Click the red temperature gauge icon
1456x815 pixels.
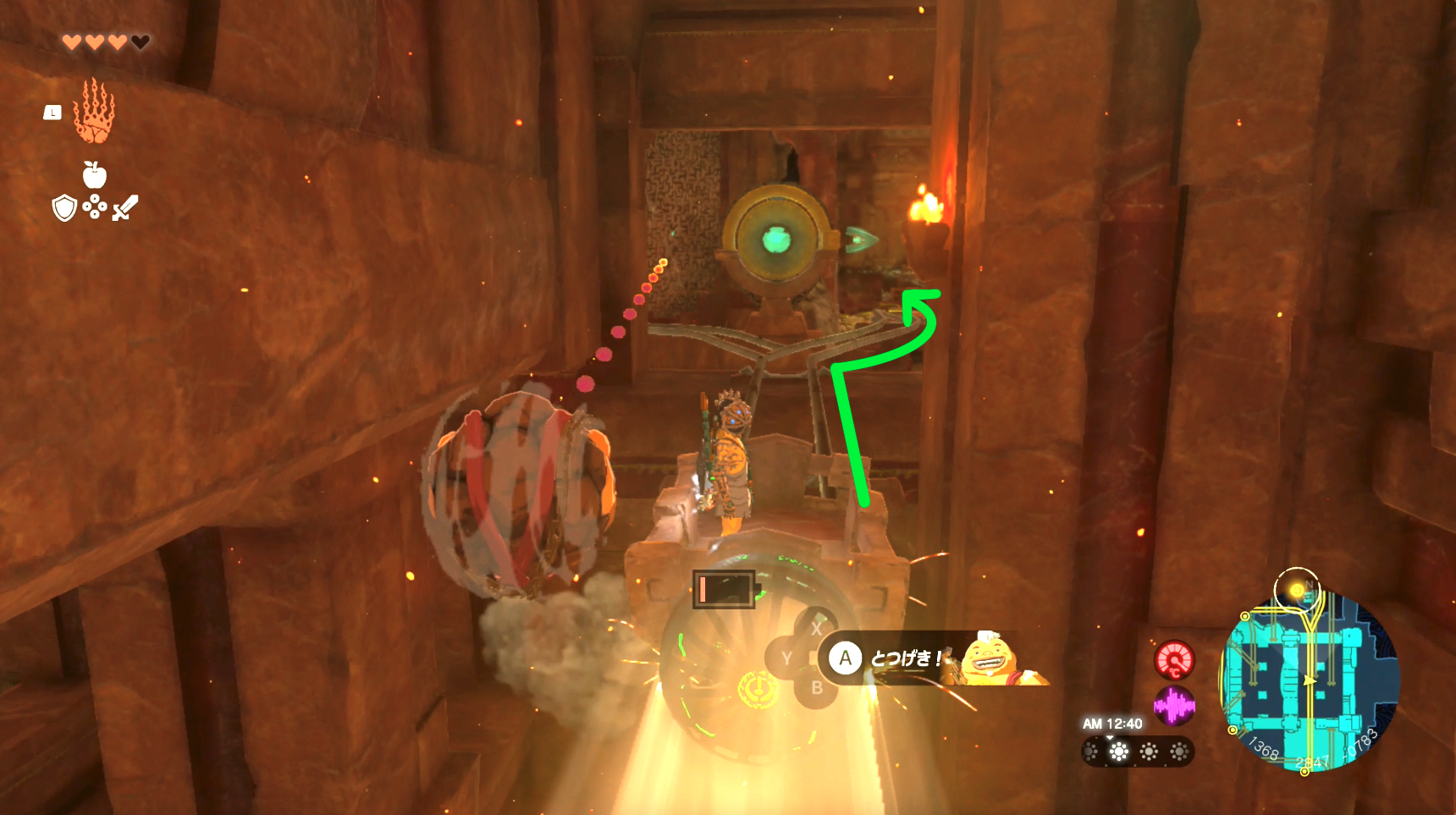(x=1175, y=658)
